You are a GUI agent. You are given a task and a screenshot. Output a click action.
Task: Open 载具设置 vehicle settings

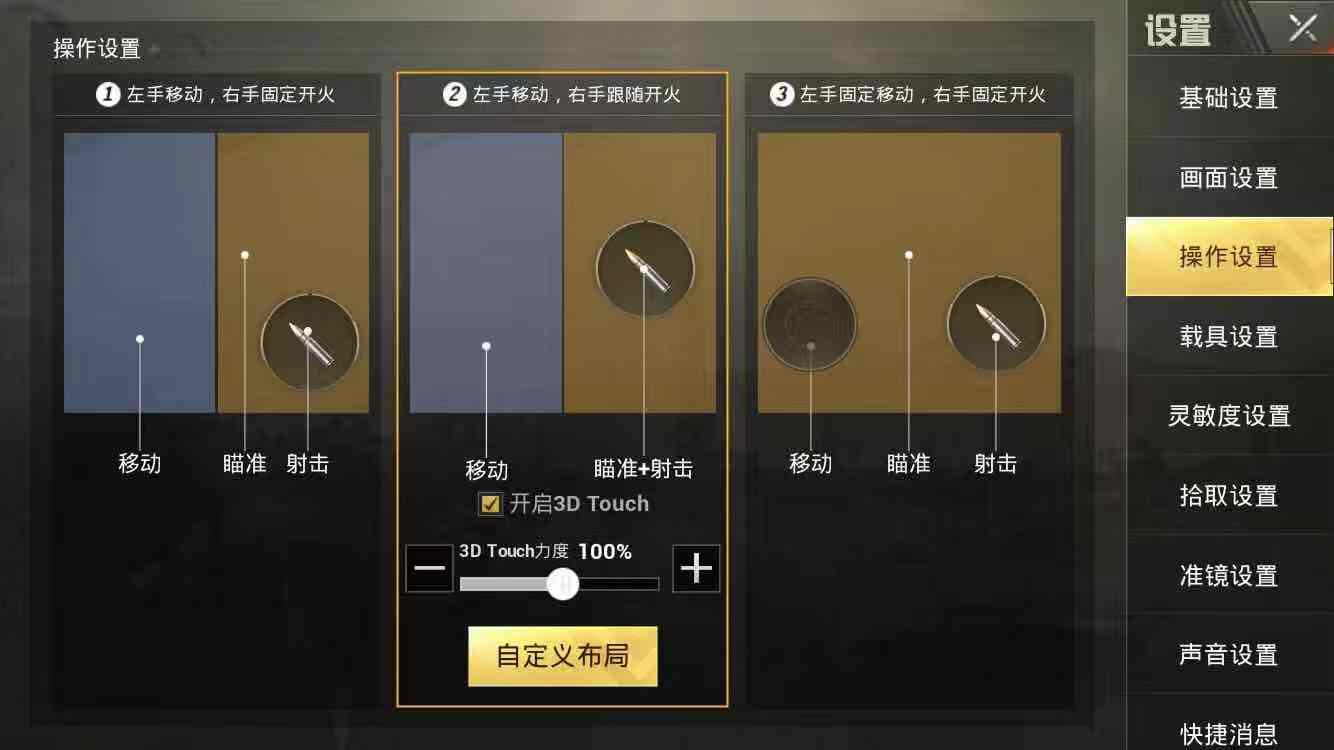click(x=1228, y=337)
